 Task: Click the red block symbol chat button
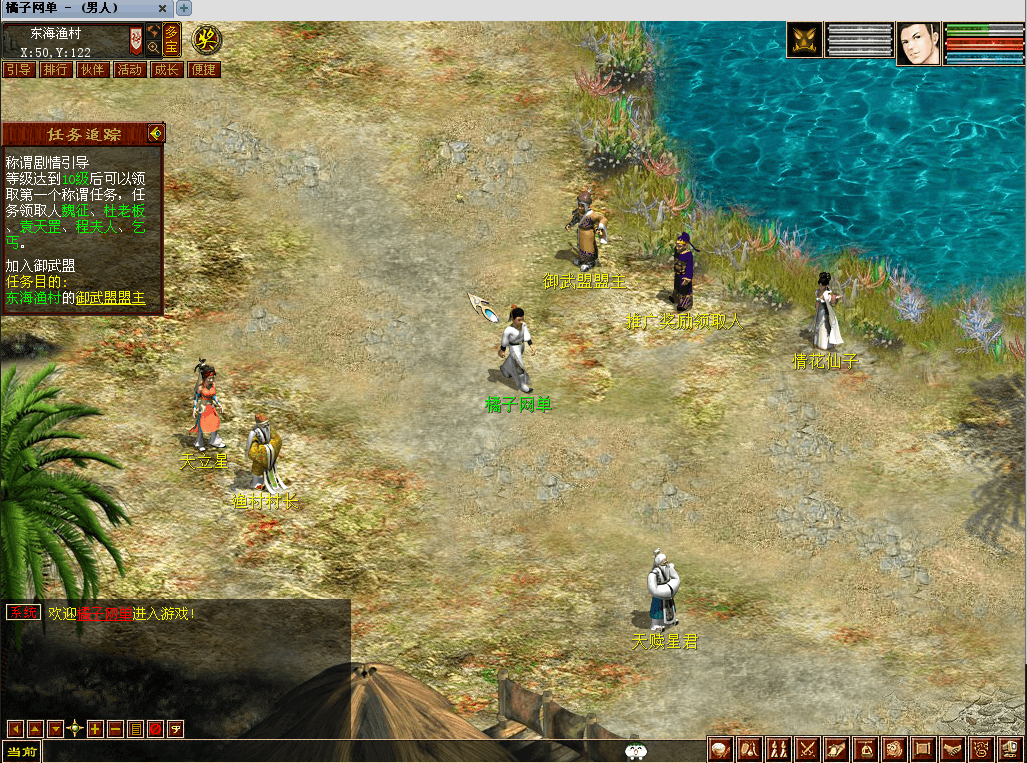coord(155,729)
